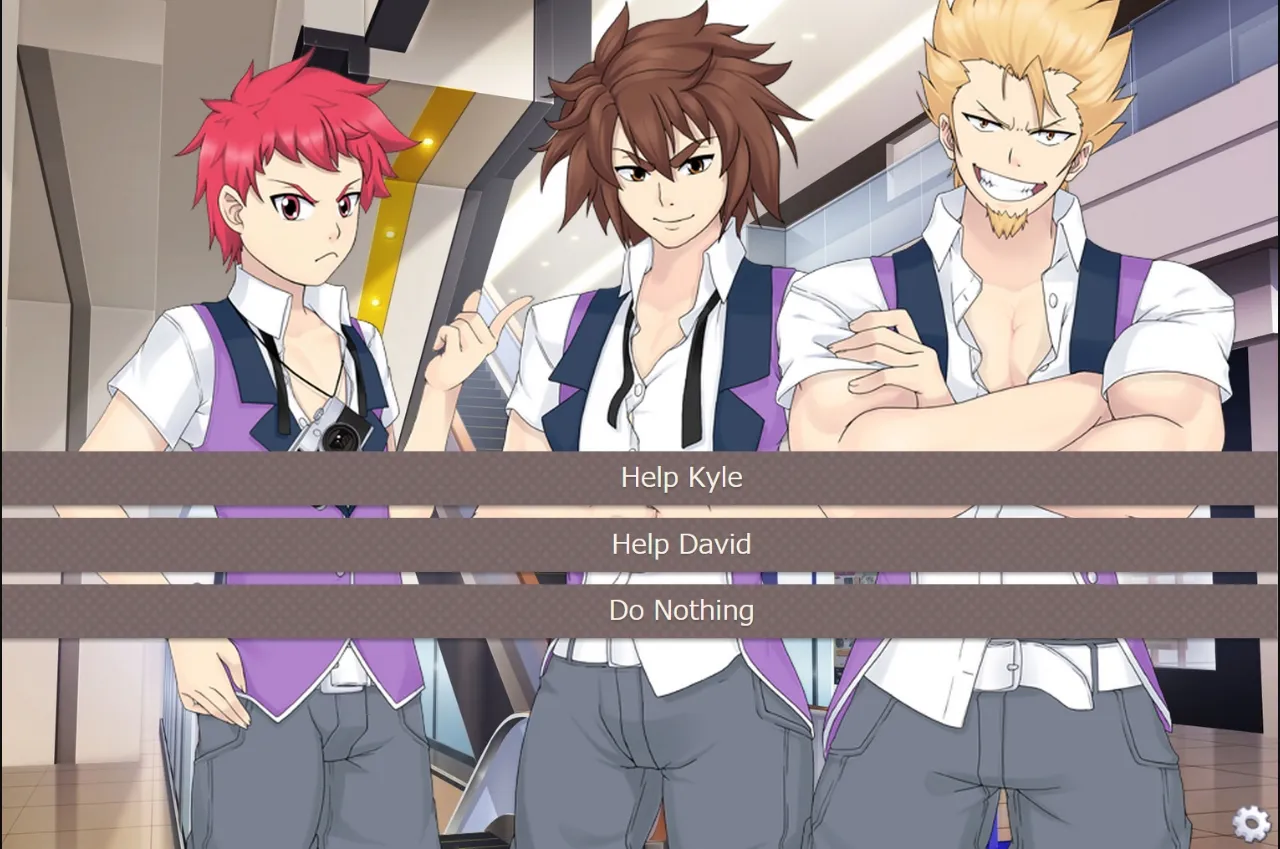Click the Help Kyle choice bar
Viewport: 1280px width, 849px height.
coord(681,478)
